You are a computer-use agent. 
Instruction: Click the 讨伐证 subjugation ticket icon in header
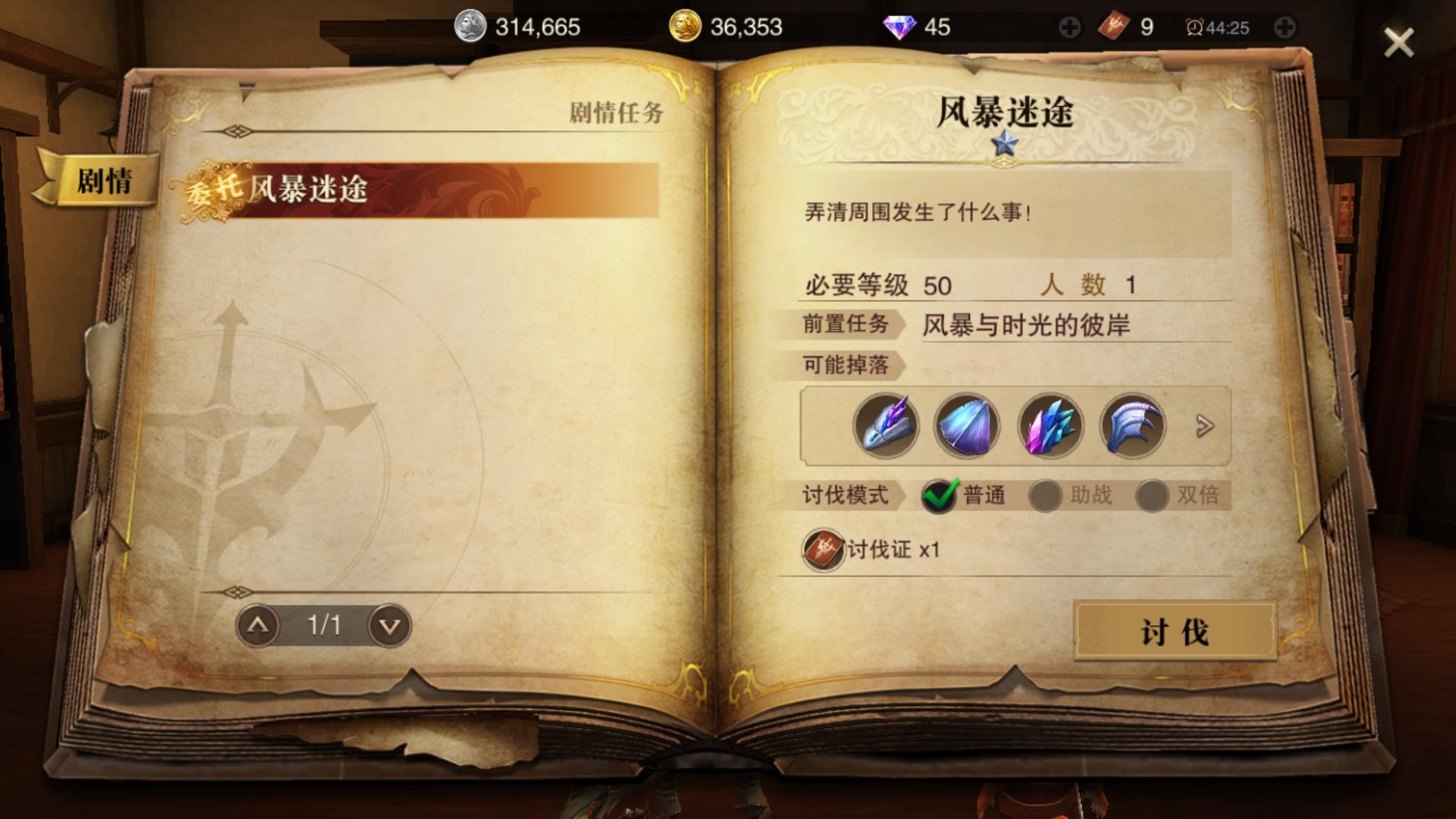(x=1112, y=25)
